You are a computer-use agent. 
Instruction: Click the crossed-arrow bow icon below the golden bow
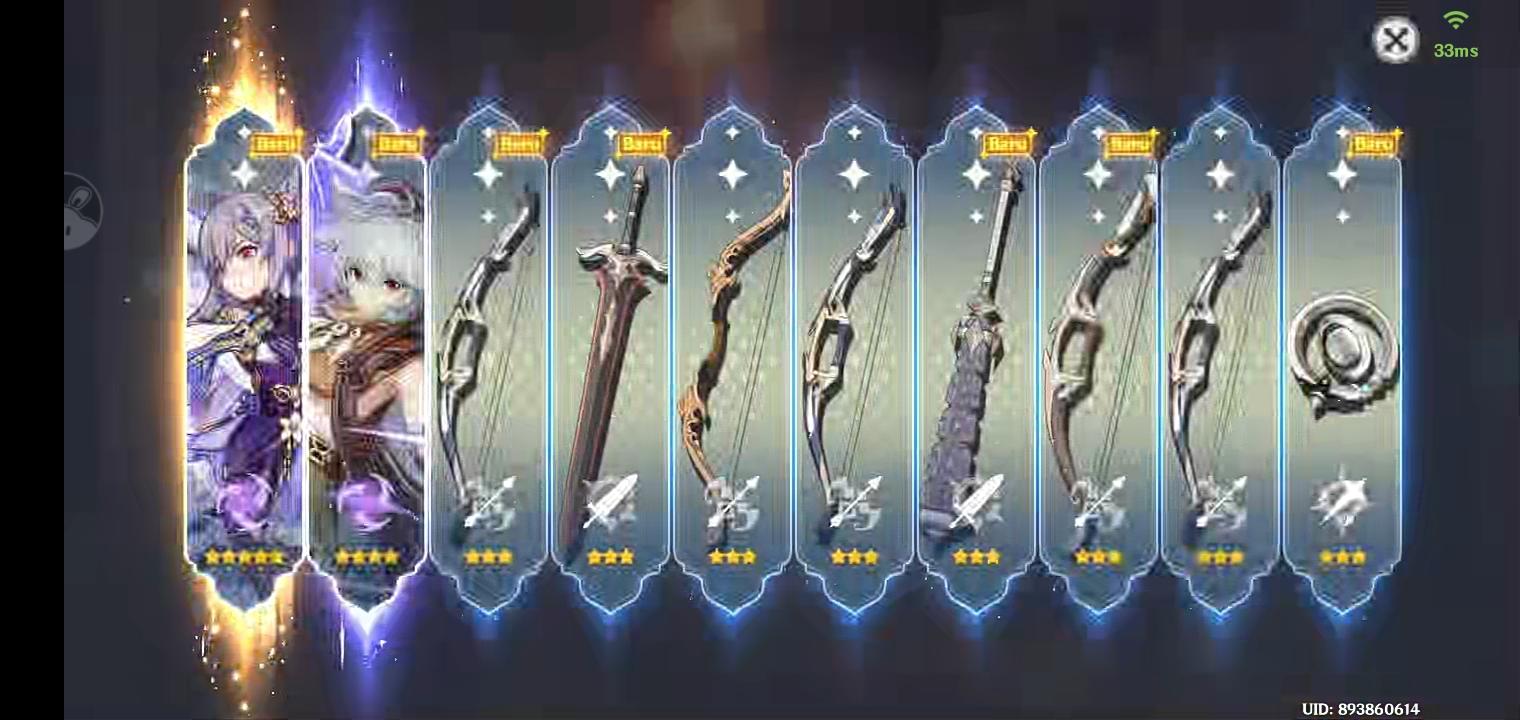tap(733, 505)
